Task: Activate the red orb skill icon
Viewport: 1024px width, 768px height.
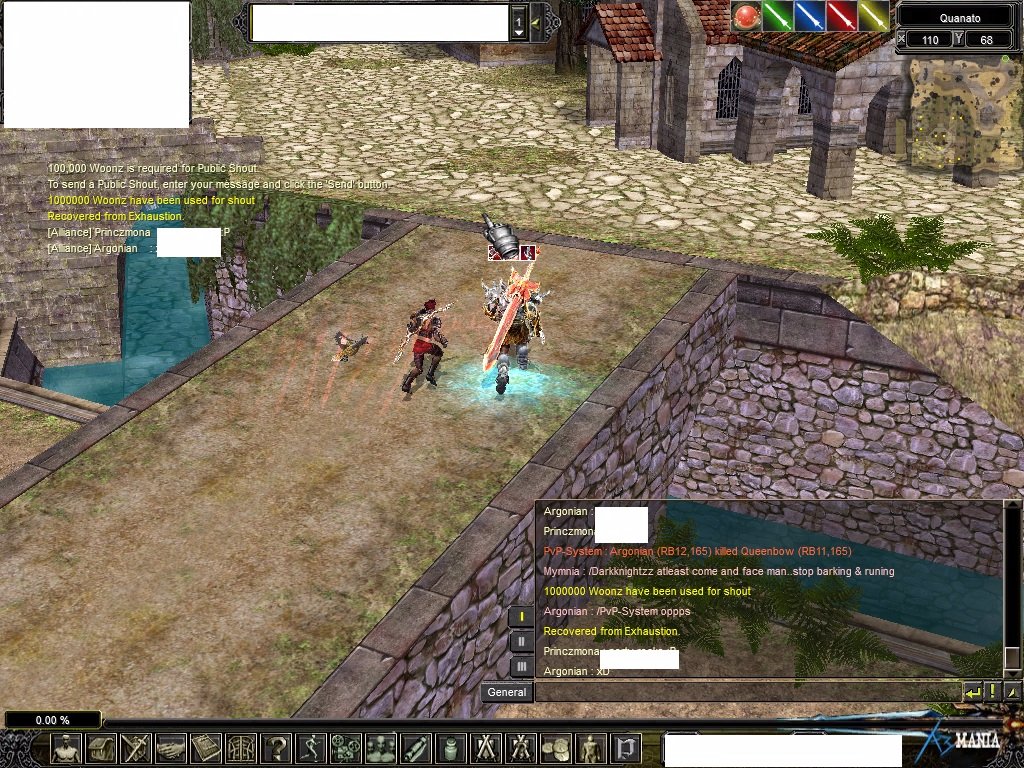Action: (746, 16)
